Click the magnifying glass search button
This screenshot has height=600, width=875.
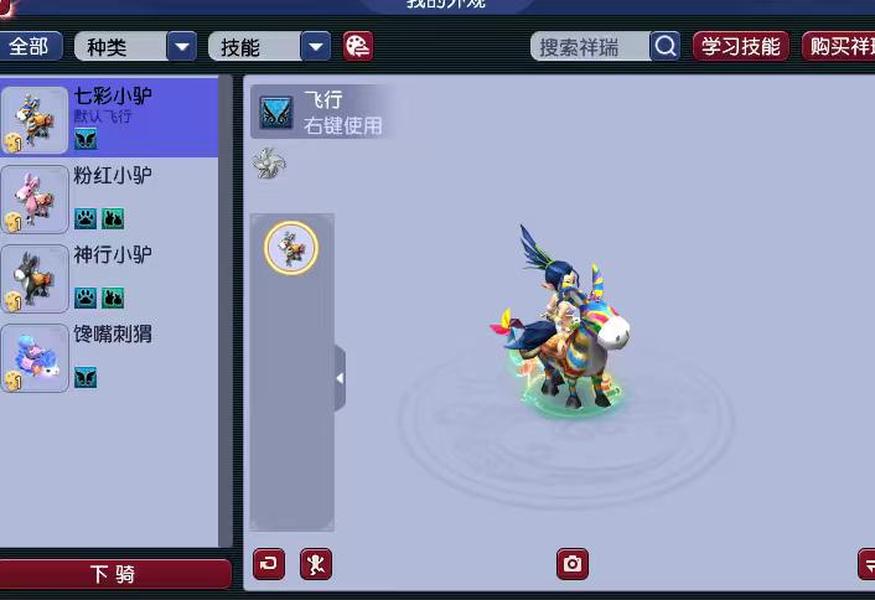click(x=665, y=46)
